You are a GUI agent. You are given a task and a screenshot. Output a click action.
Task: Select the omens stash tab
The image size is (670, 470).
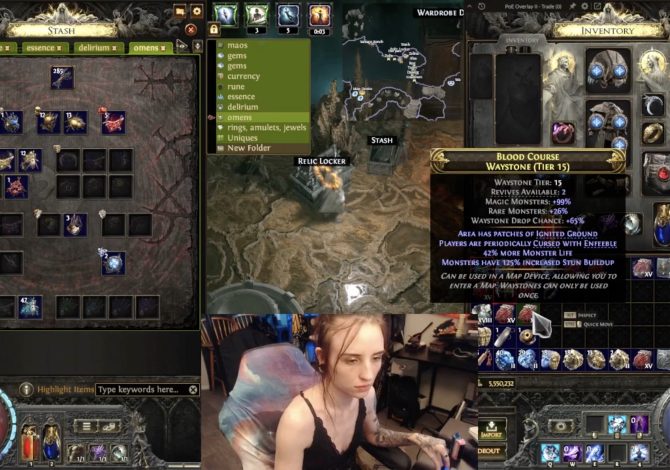point(148,47)
